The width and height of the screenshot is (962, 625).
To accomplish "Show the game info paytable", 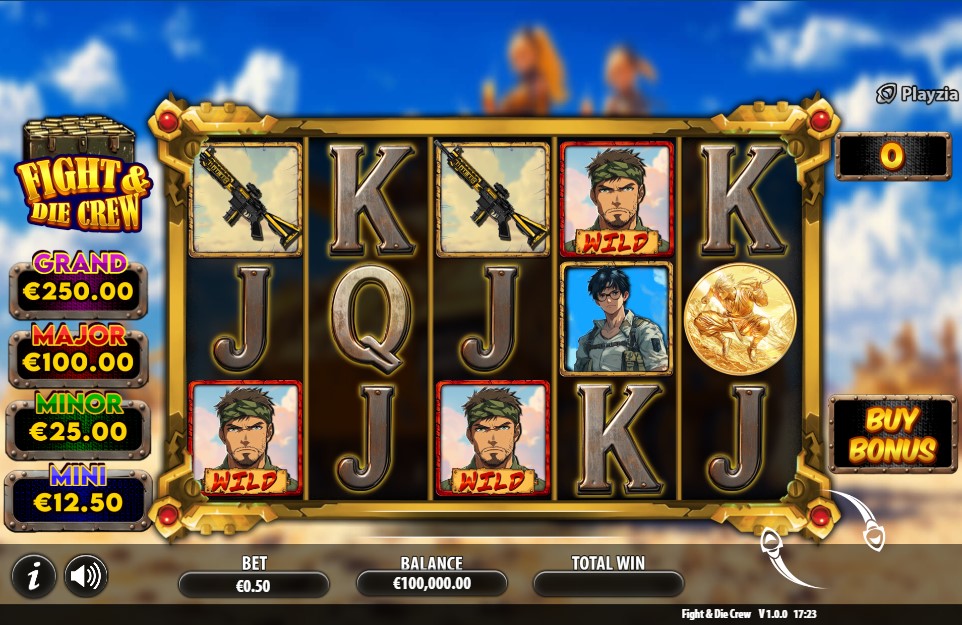I will click(34, 575).
